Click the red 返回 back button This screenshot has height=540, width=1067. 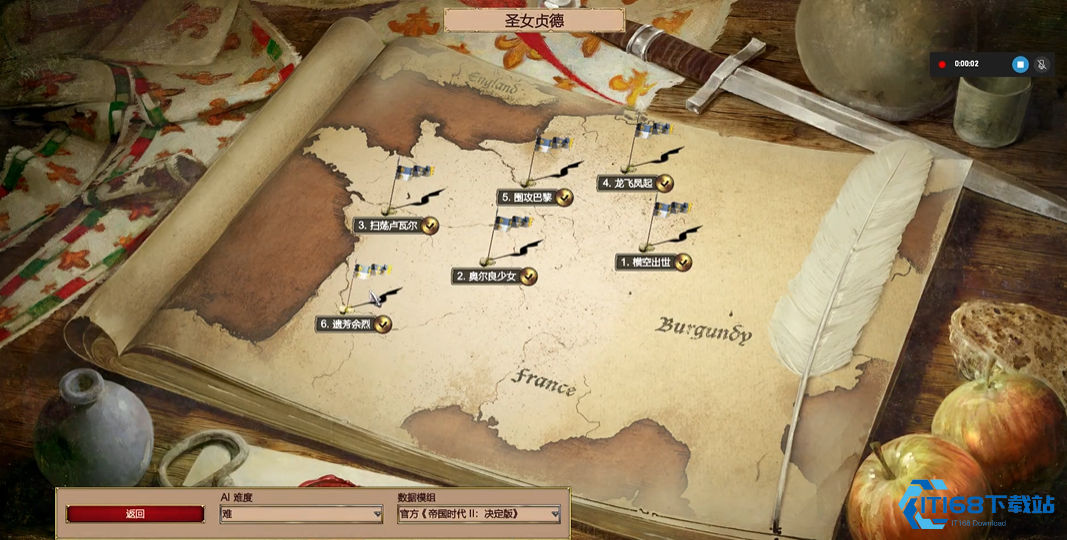click(135, 514)
